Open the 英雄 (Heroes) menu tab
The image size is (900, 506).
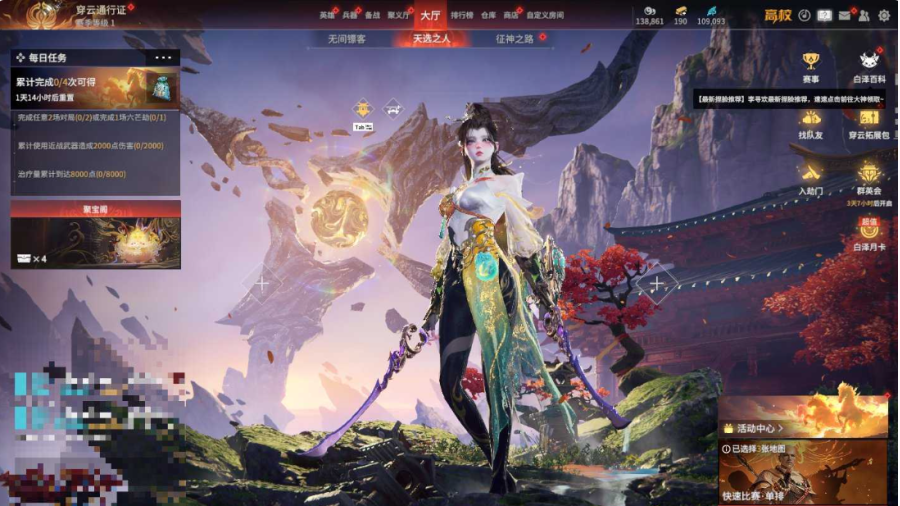point(327,15)
